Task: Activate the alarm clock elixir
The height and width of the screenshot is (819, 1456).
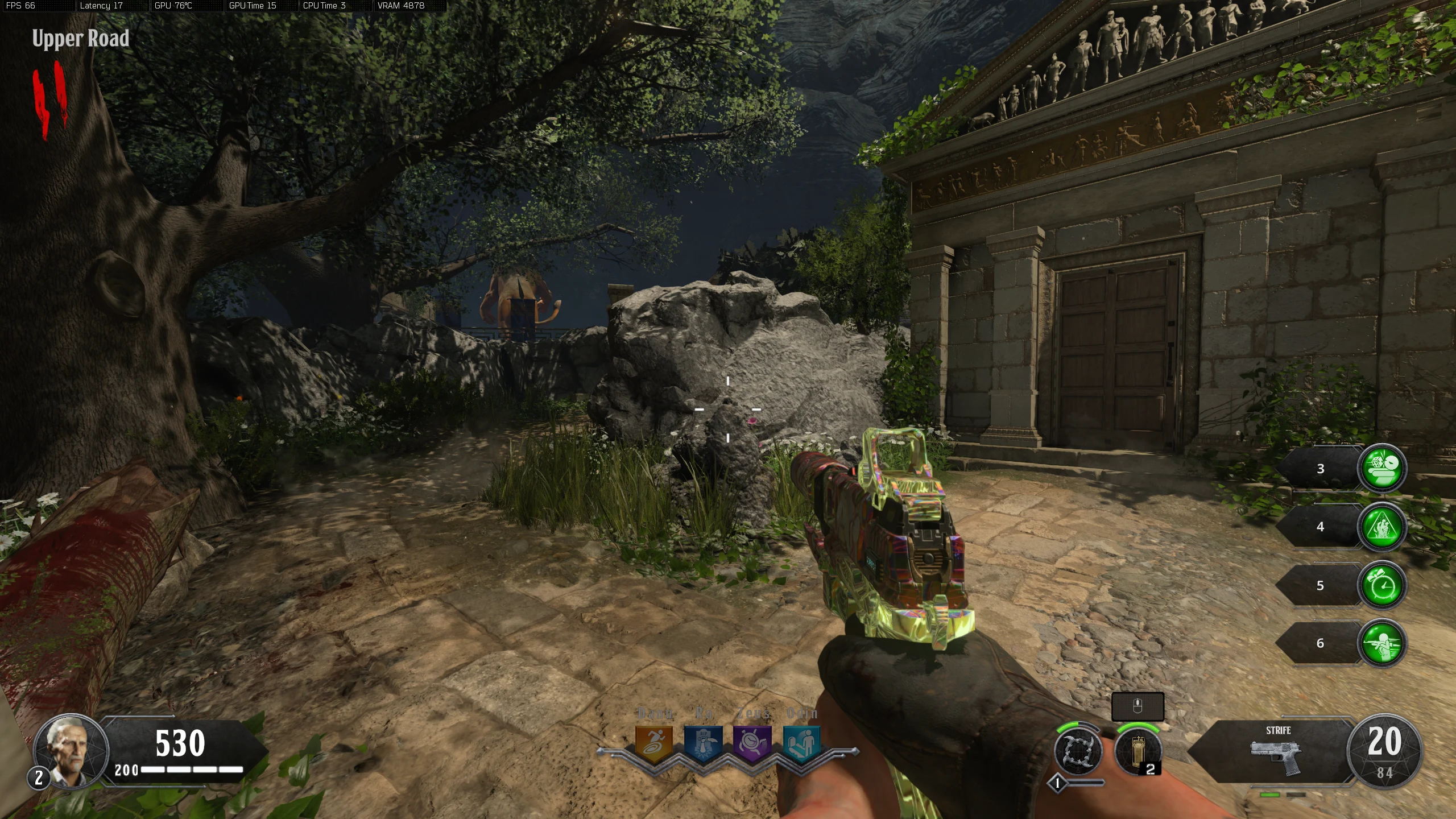Action: point(1382,585)
